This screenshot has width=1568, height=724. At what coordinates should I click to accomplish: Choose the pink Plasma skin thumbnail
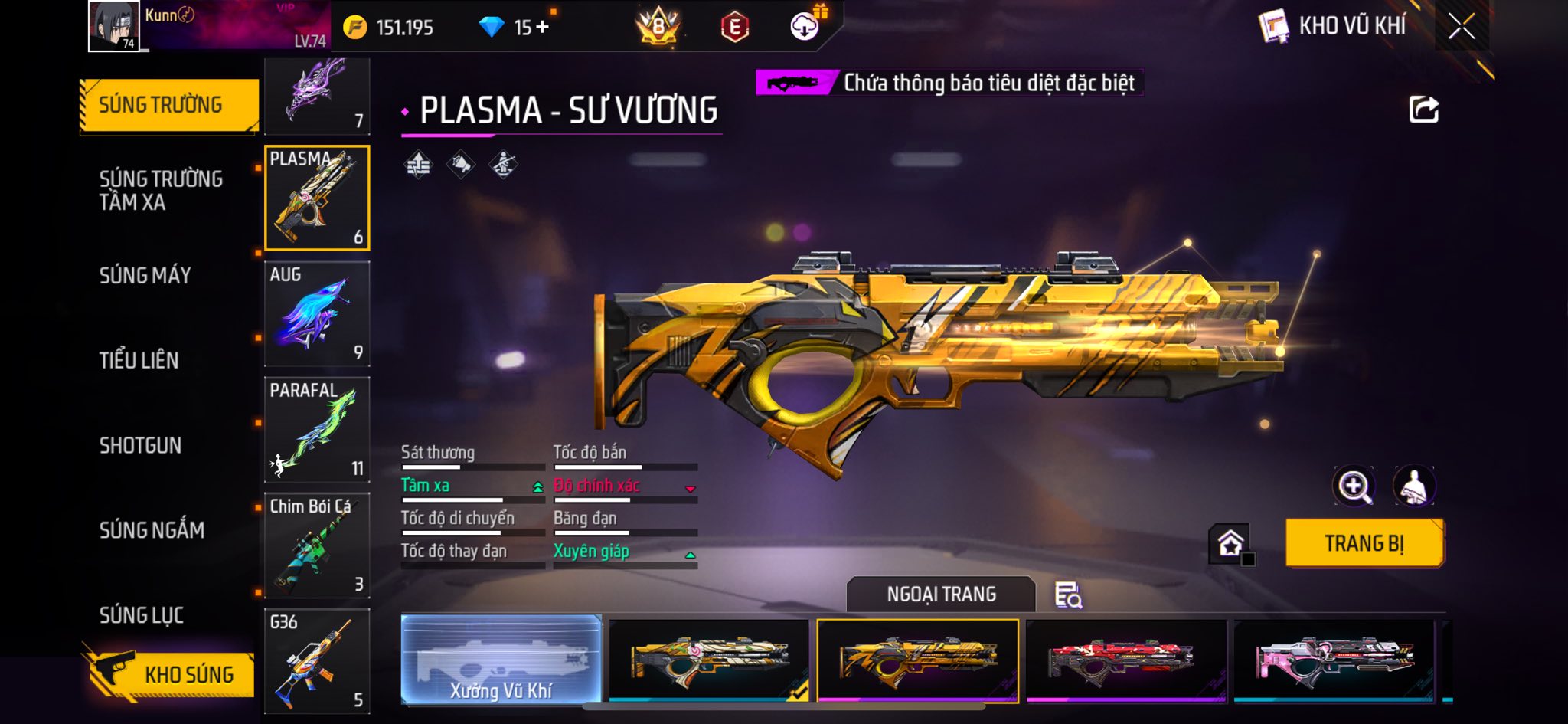[x=1334, y=660]
